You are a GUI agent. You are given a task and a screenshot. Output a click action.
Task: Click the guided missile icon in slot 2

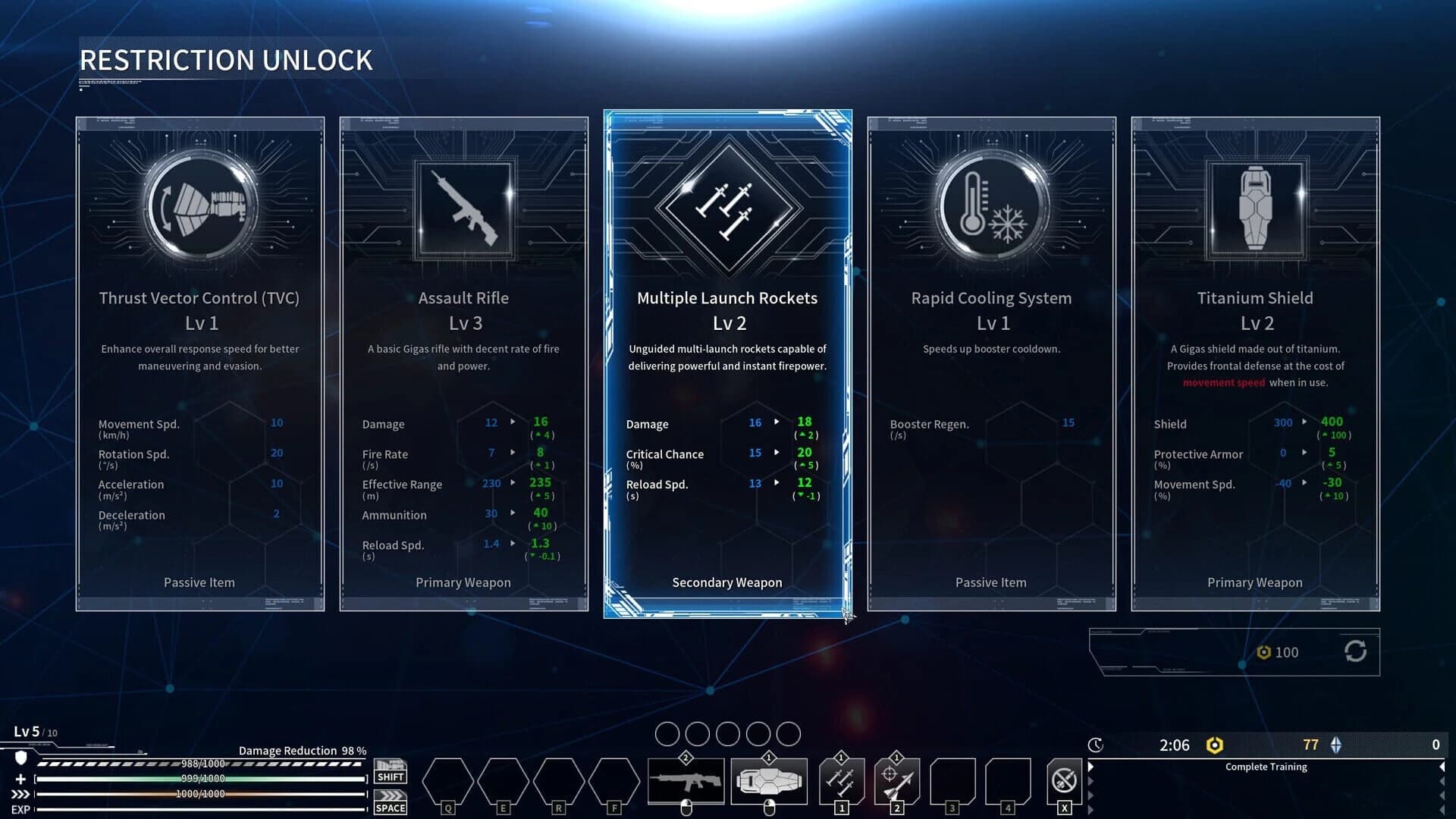click(x=897, y=782)
